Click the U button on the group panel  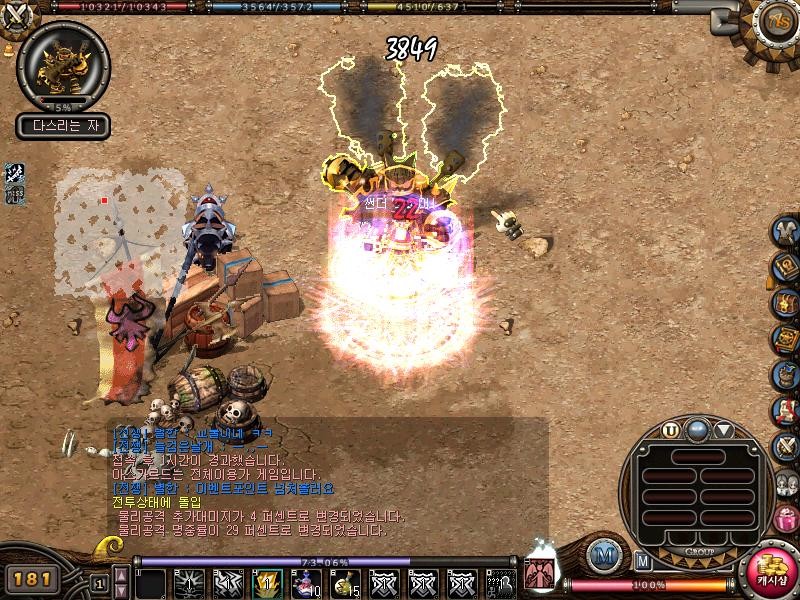pos(671,431)
